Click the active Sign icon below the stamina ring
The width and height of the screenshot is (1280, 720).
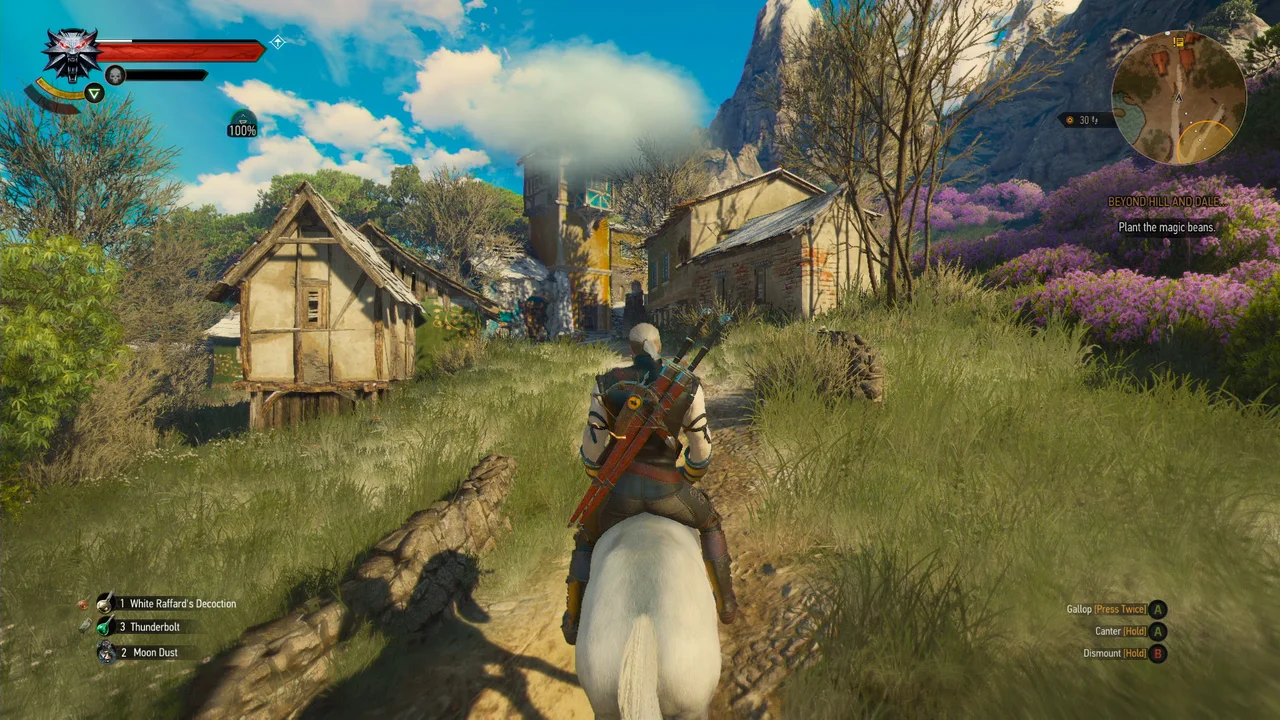94,93
